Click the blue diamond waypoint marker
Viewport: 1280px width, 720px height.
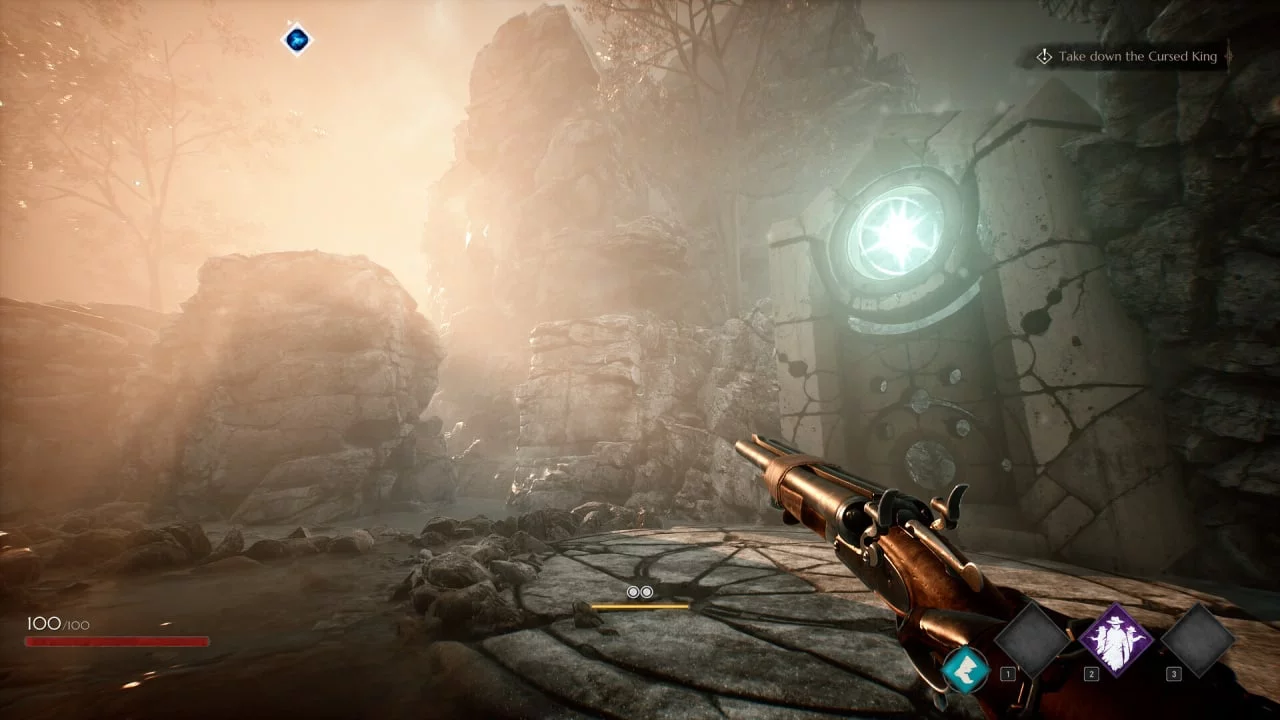[297, 40]
